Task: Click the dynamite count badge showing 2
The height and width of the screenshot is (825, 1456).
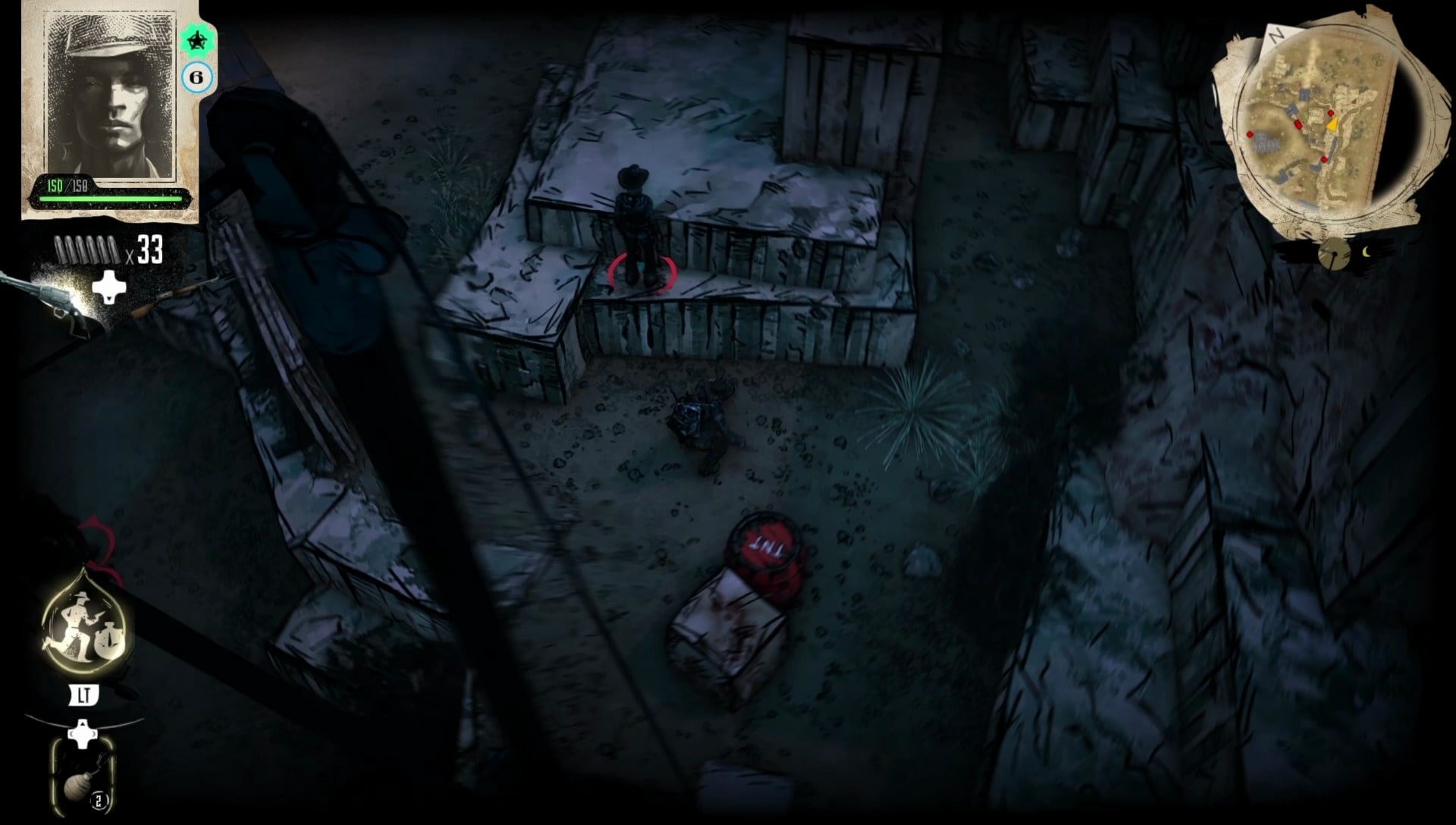Action: click(x=99, y=798)
